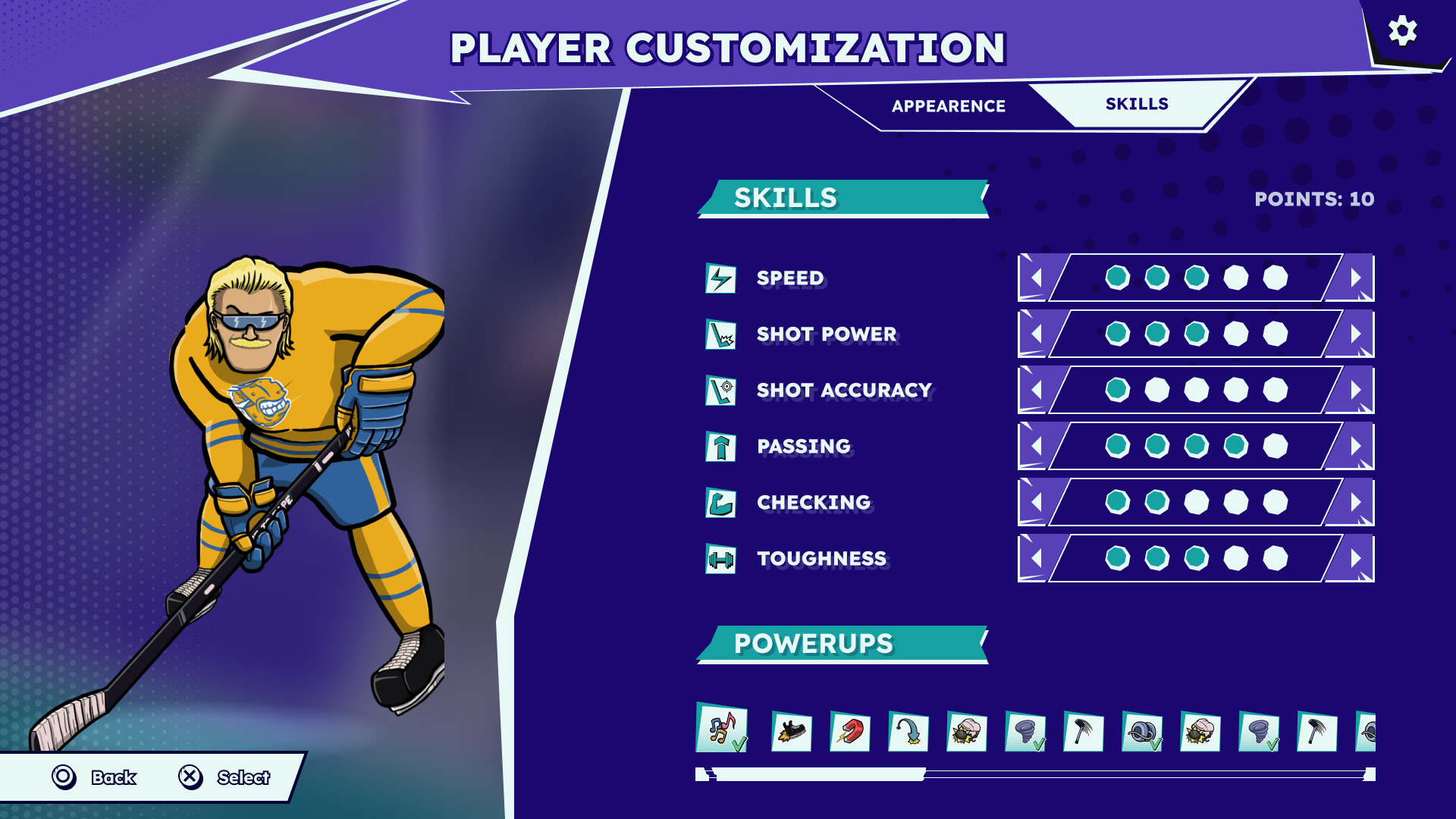The height and width of the screenshot is (819, 1456).
Task: Click Checking's right arrow to increase
Action: click(x=1356, y=503)
